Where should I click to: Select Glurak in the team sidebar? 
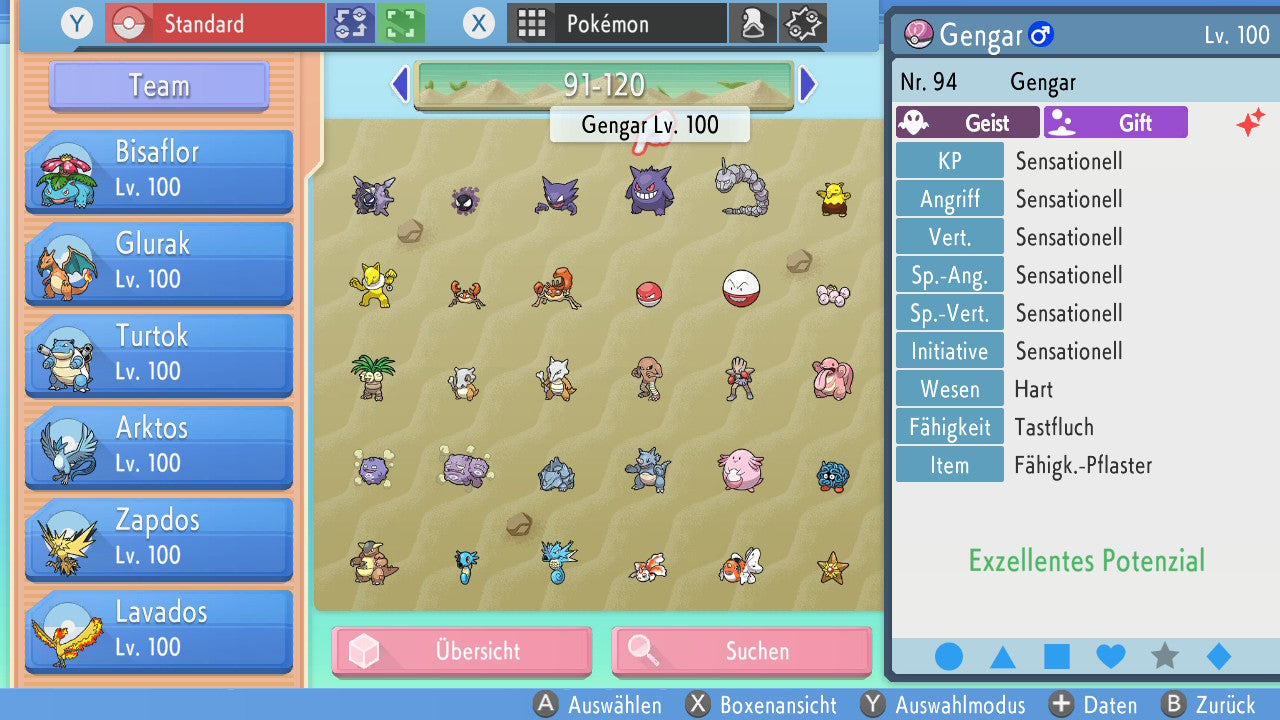(157, 263)
